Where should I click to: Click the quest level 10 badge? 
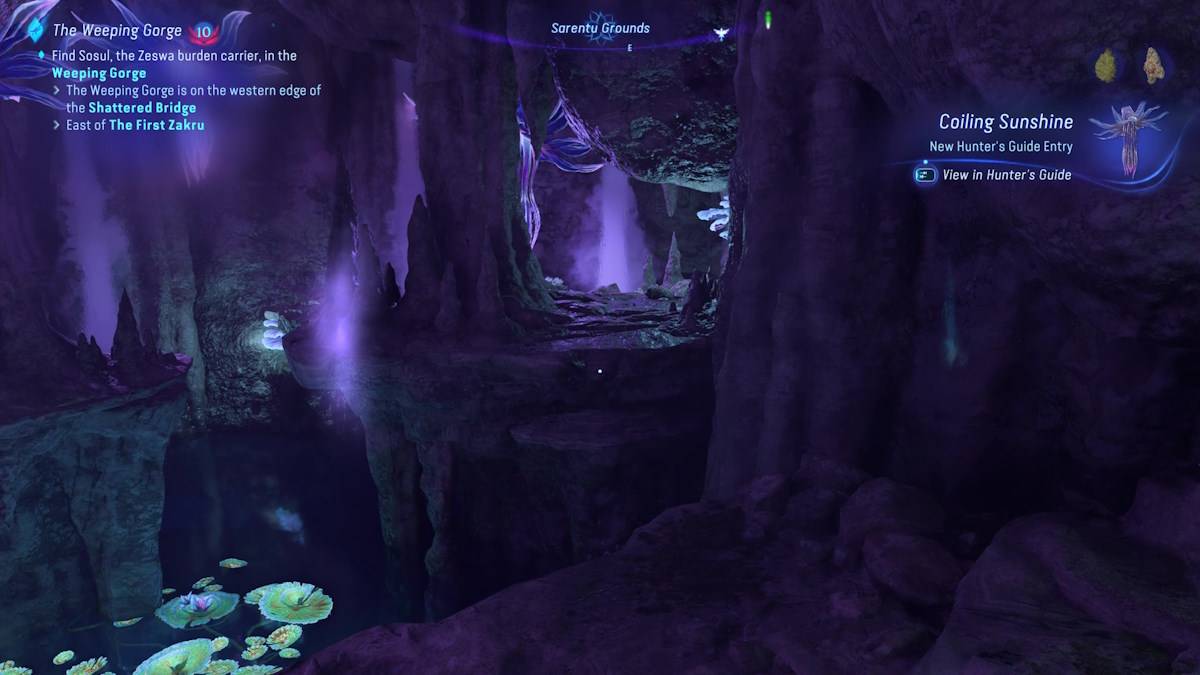click(204, 32)
